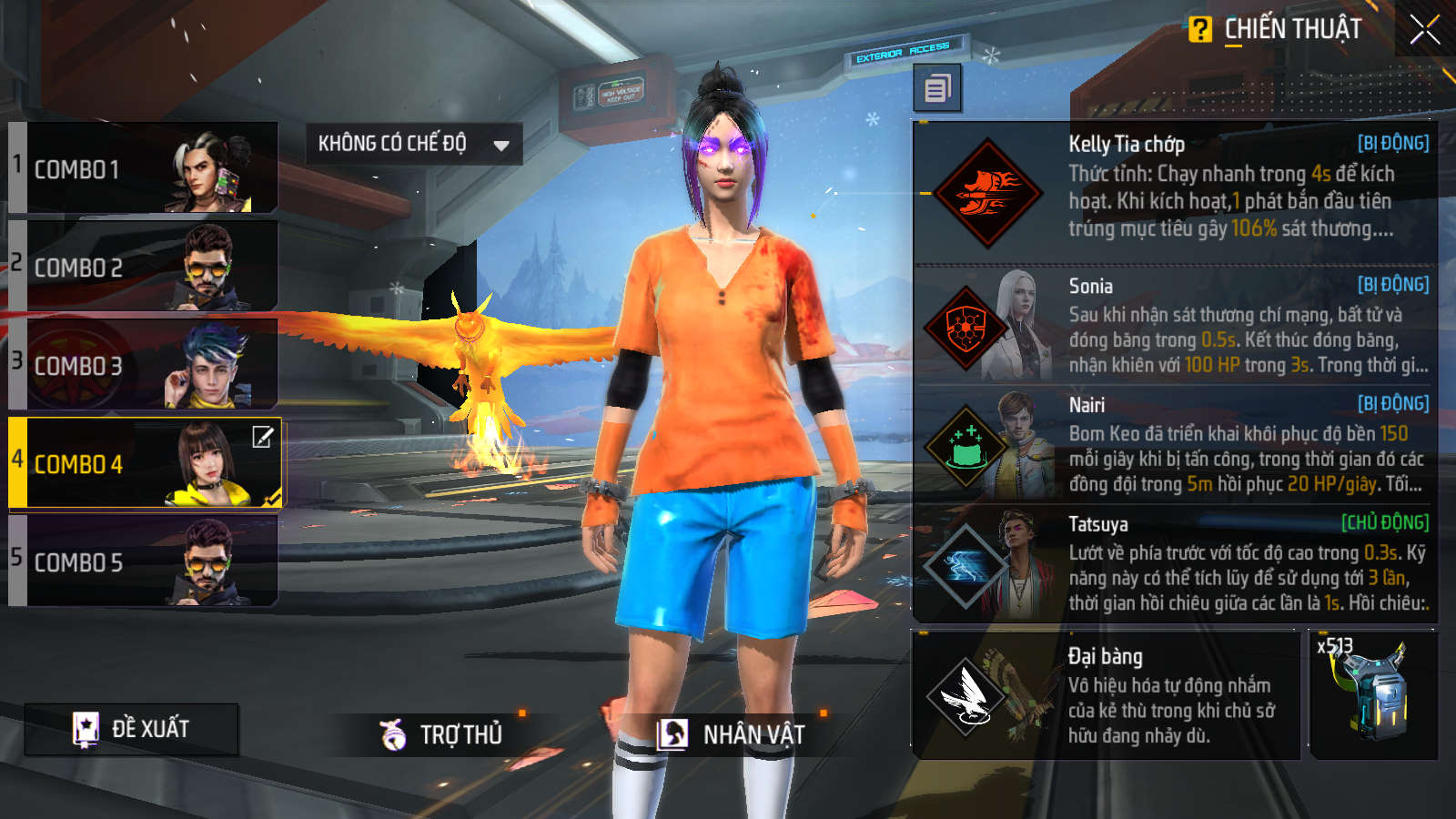
Task: Choose the COMBO 2 loadout
Action: (x=143, y=267)
